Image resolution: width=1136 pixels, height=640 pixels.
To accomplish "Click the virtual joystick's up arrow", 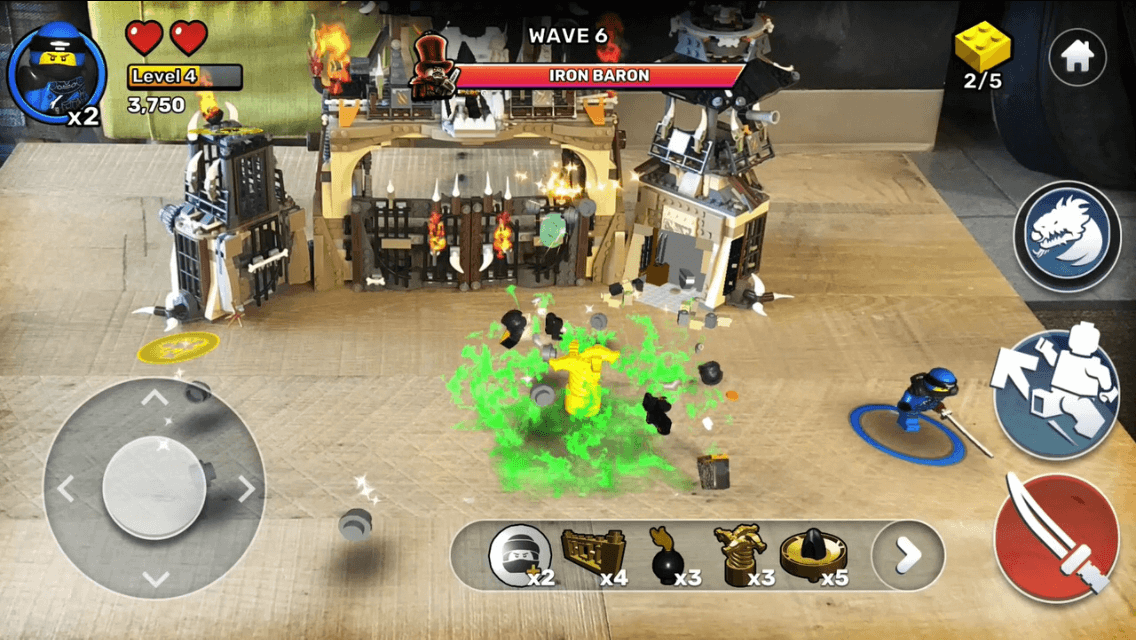I will click(154, 398).
